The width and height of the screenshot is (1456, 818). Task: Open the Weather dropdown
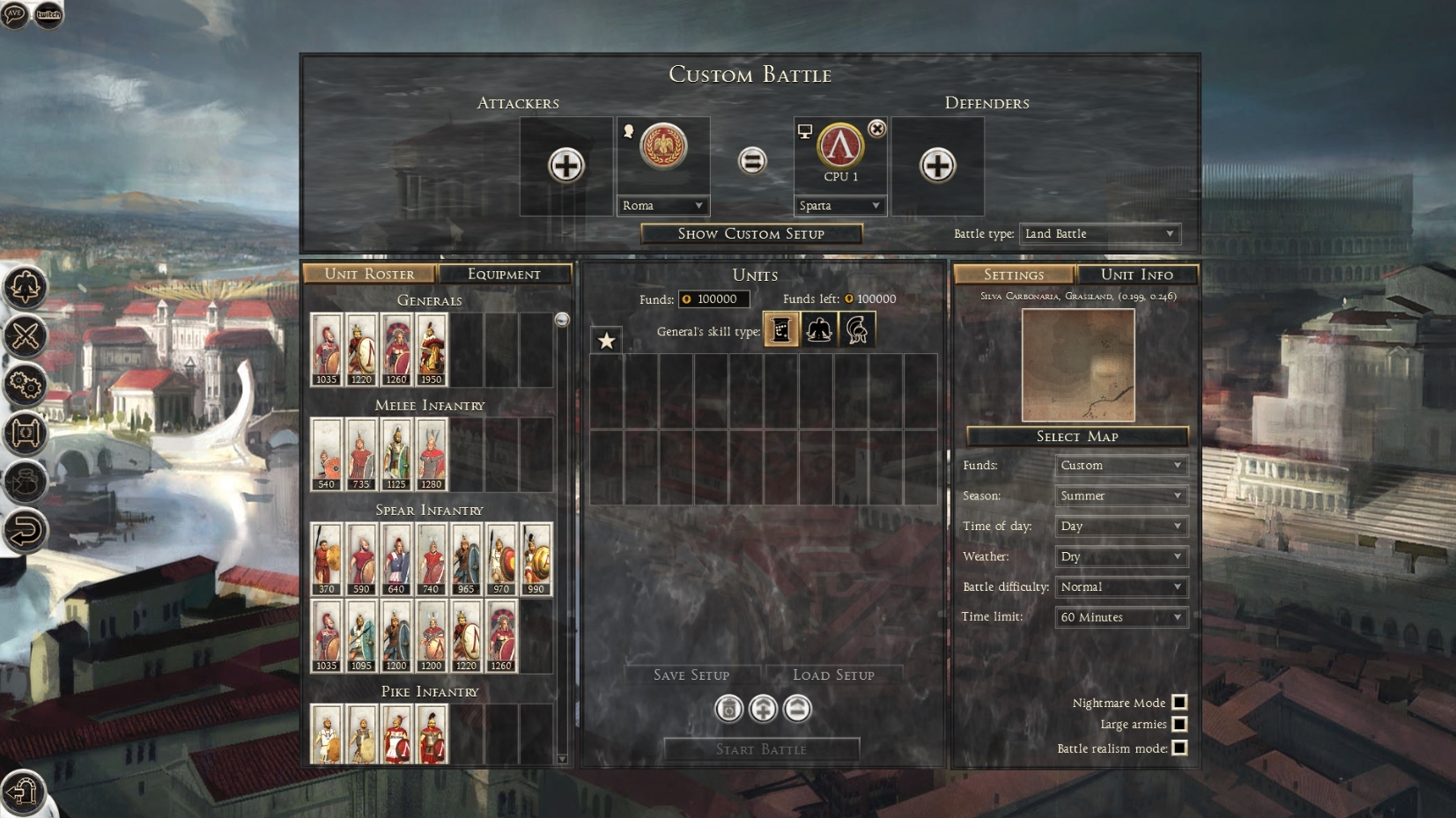point(1120,556)
